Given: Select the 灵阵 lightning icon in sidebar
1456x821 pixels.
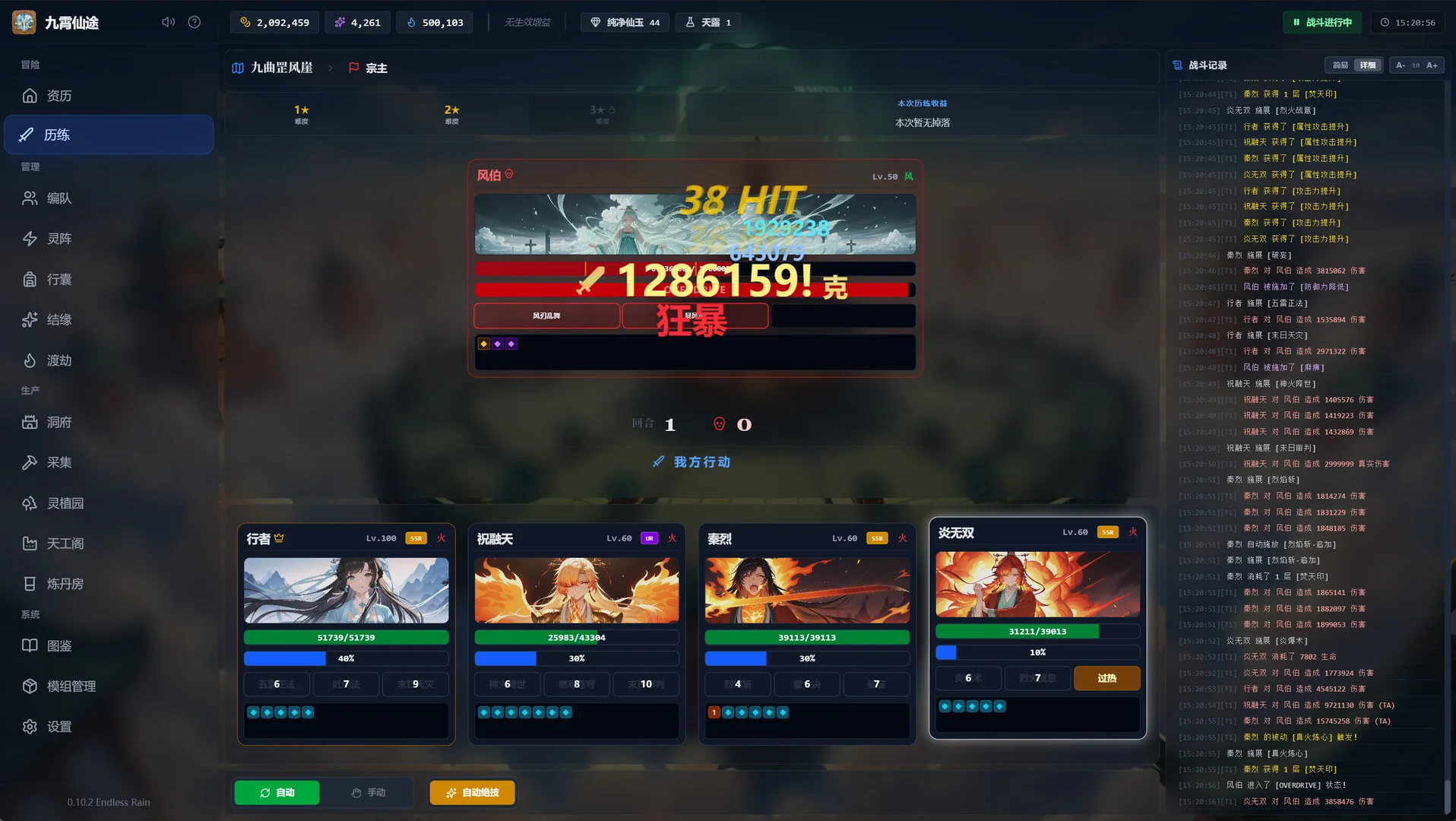Looking at the screenshot, I should (57, 238).
